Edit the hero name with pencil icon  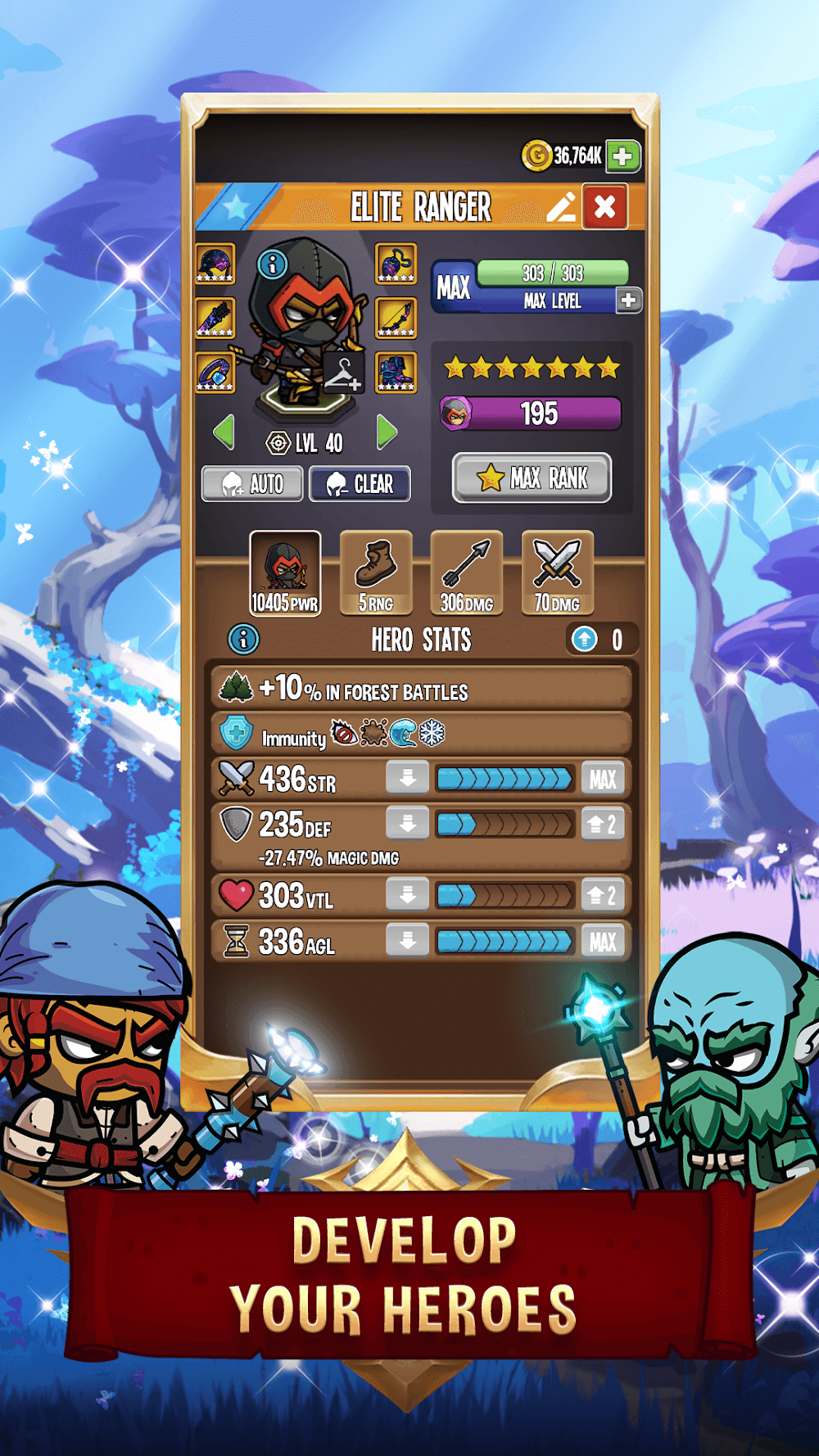[561, 207]
